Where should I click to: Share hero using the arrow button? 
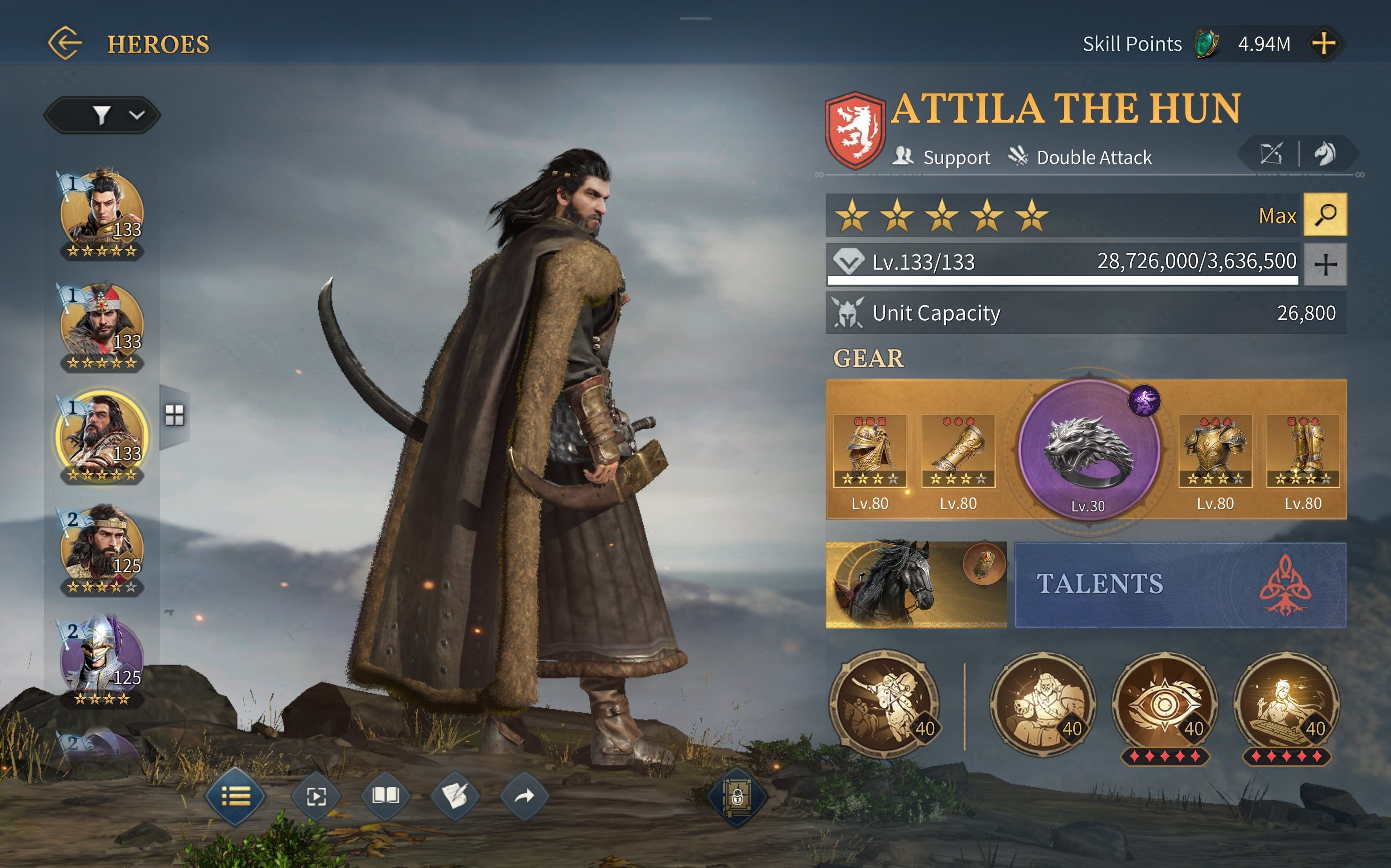tap(524, 796)
